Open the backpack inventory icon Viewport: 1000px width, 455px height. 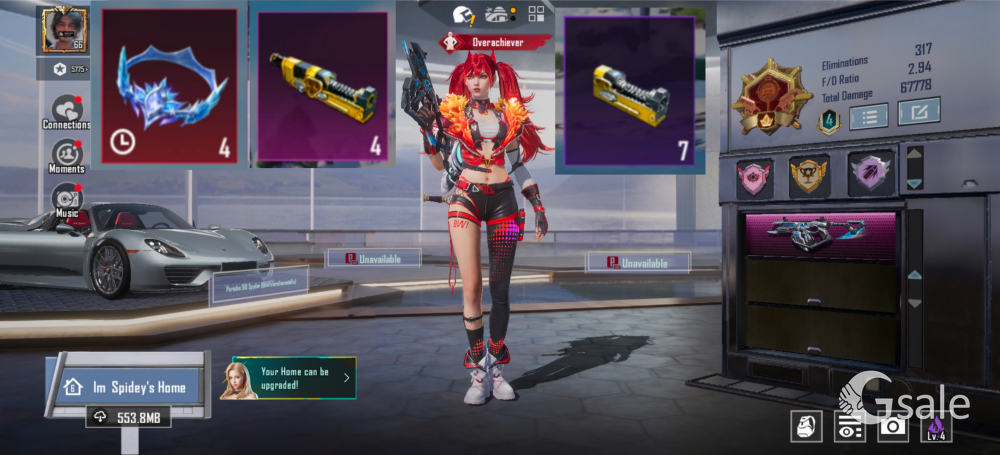tap(806, 426)
